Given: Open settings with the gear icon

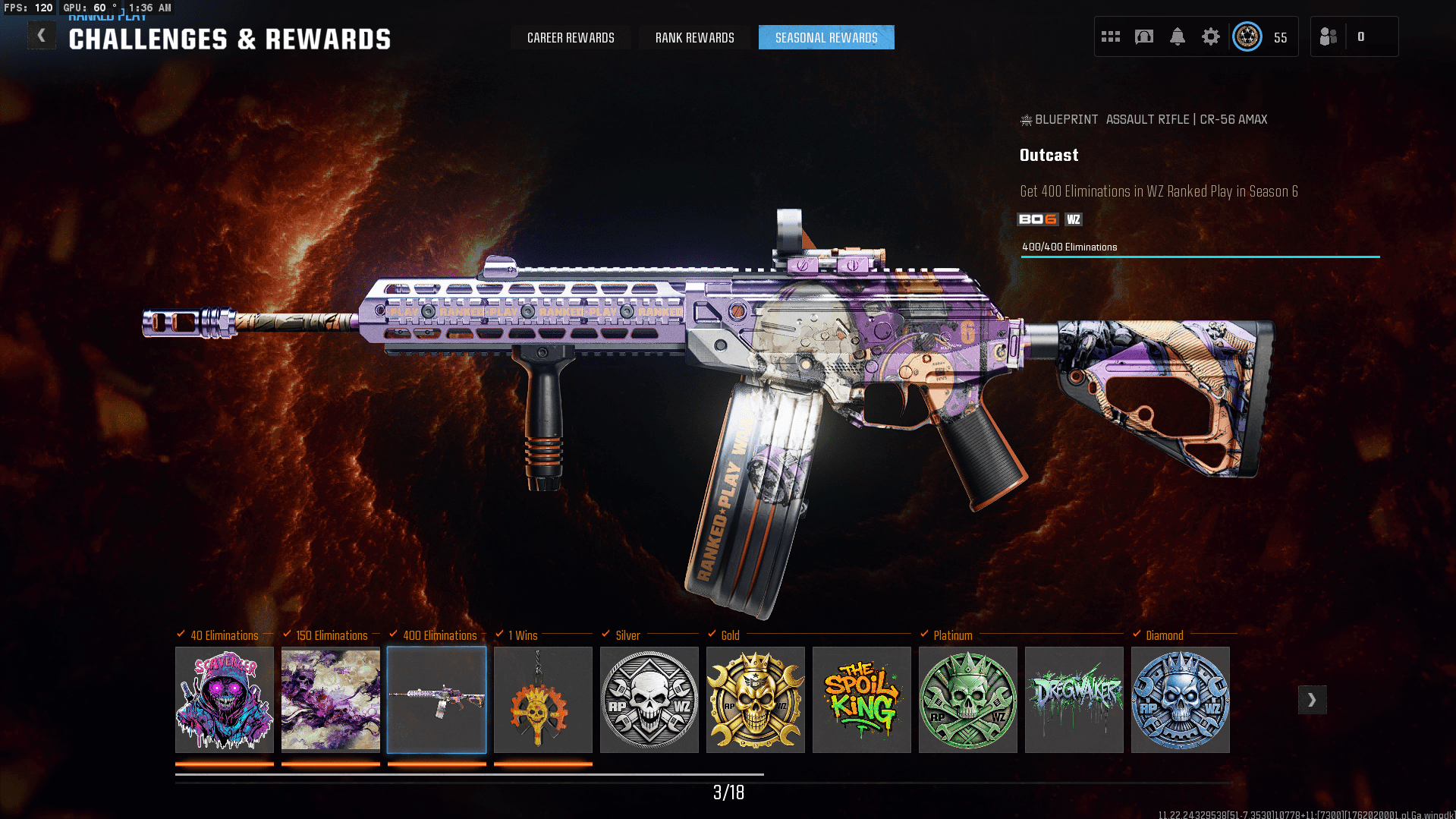Looking at the screenshot, I should [x=1211, y=36].
